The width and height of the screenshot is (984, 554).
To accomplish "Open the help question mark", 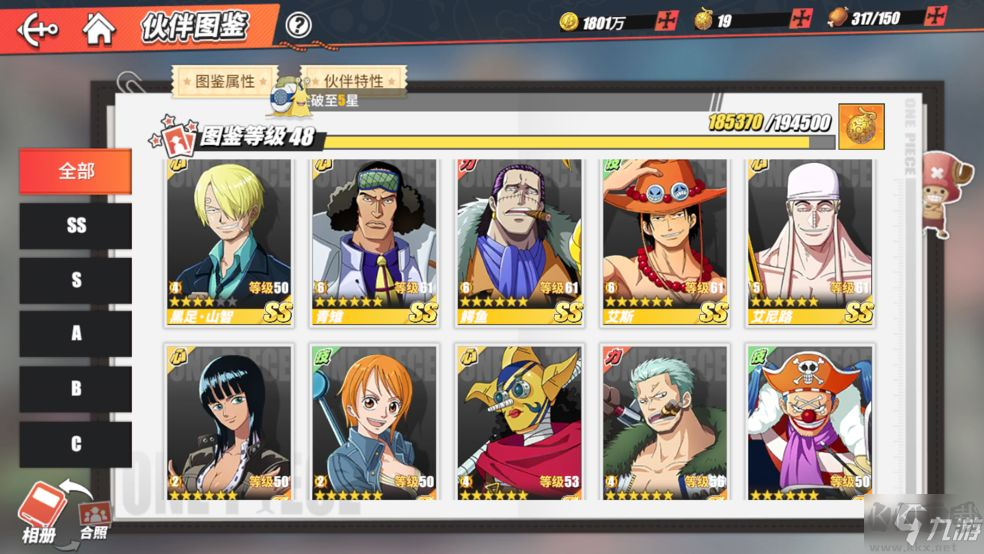I will [297, 26].
